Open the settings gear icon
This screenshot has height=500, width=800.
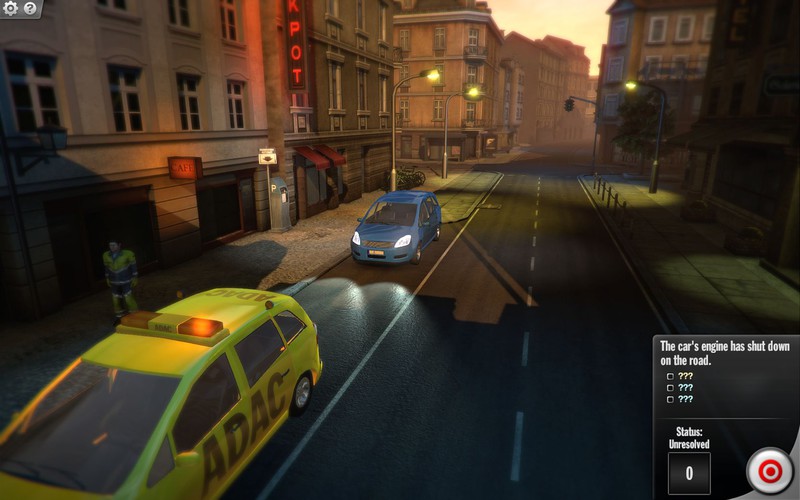click(11, 8)
